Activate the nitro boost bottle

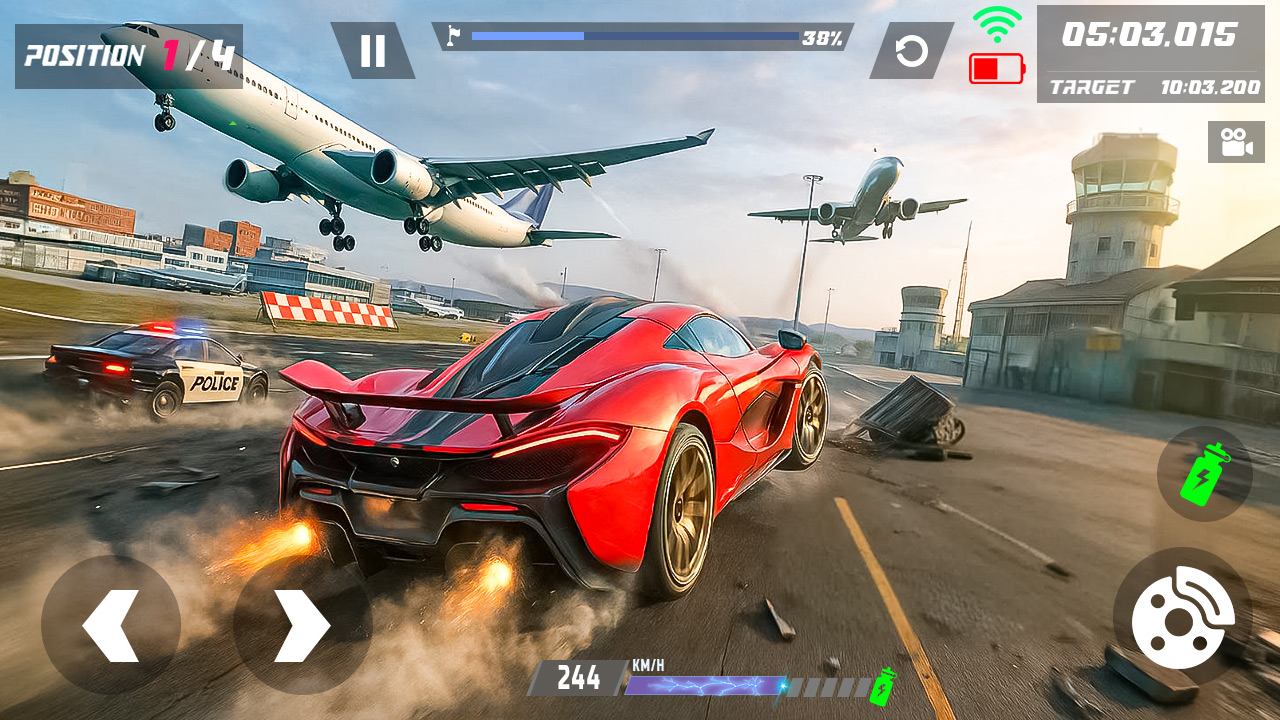tap(1204, 474)
